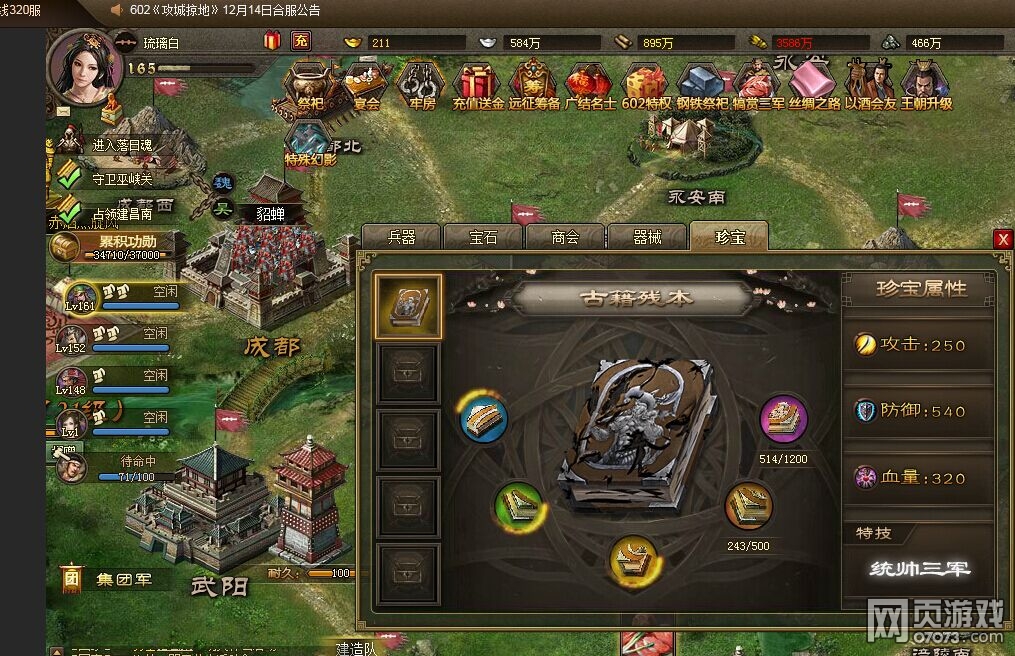Open the 累积功勋 merit chest
The height and width of the screenshot is (656, 1015).
tap(110, 245)
